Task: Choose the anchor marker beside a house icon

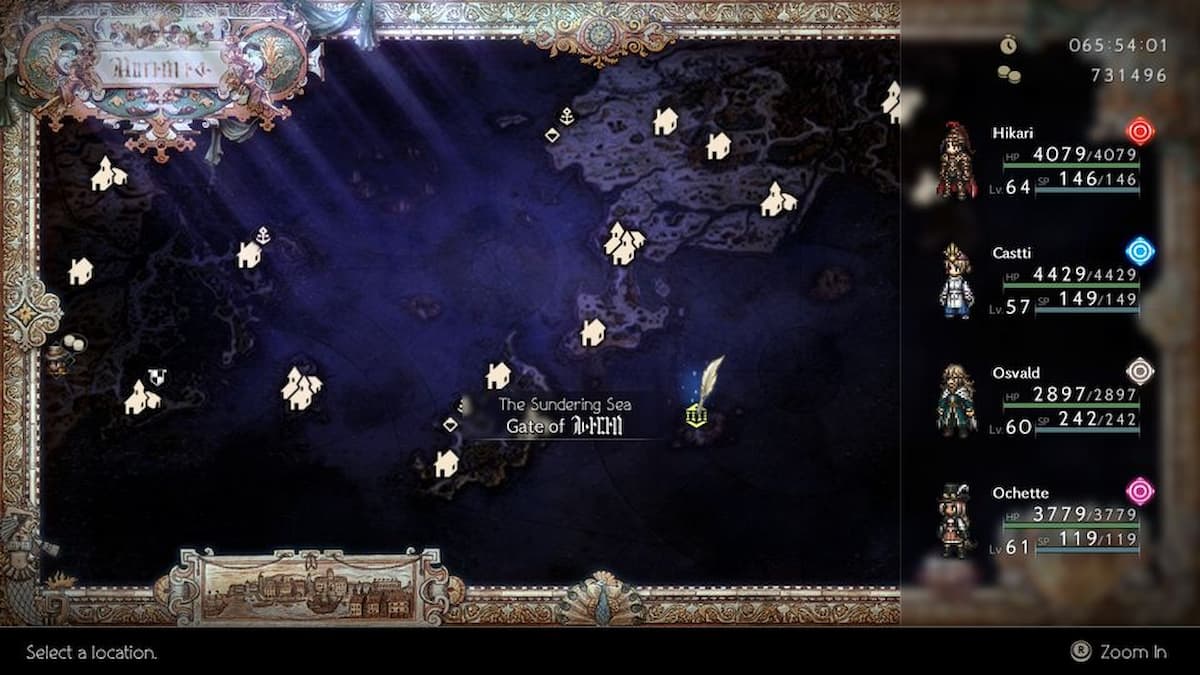Action: tap(263, 236)
